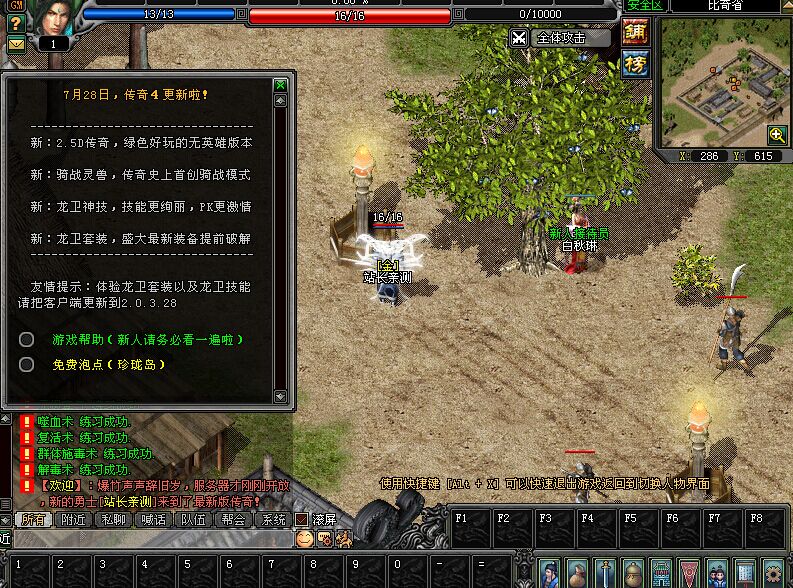Close the update announcement window

point(281,86)
